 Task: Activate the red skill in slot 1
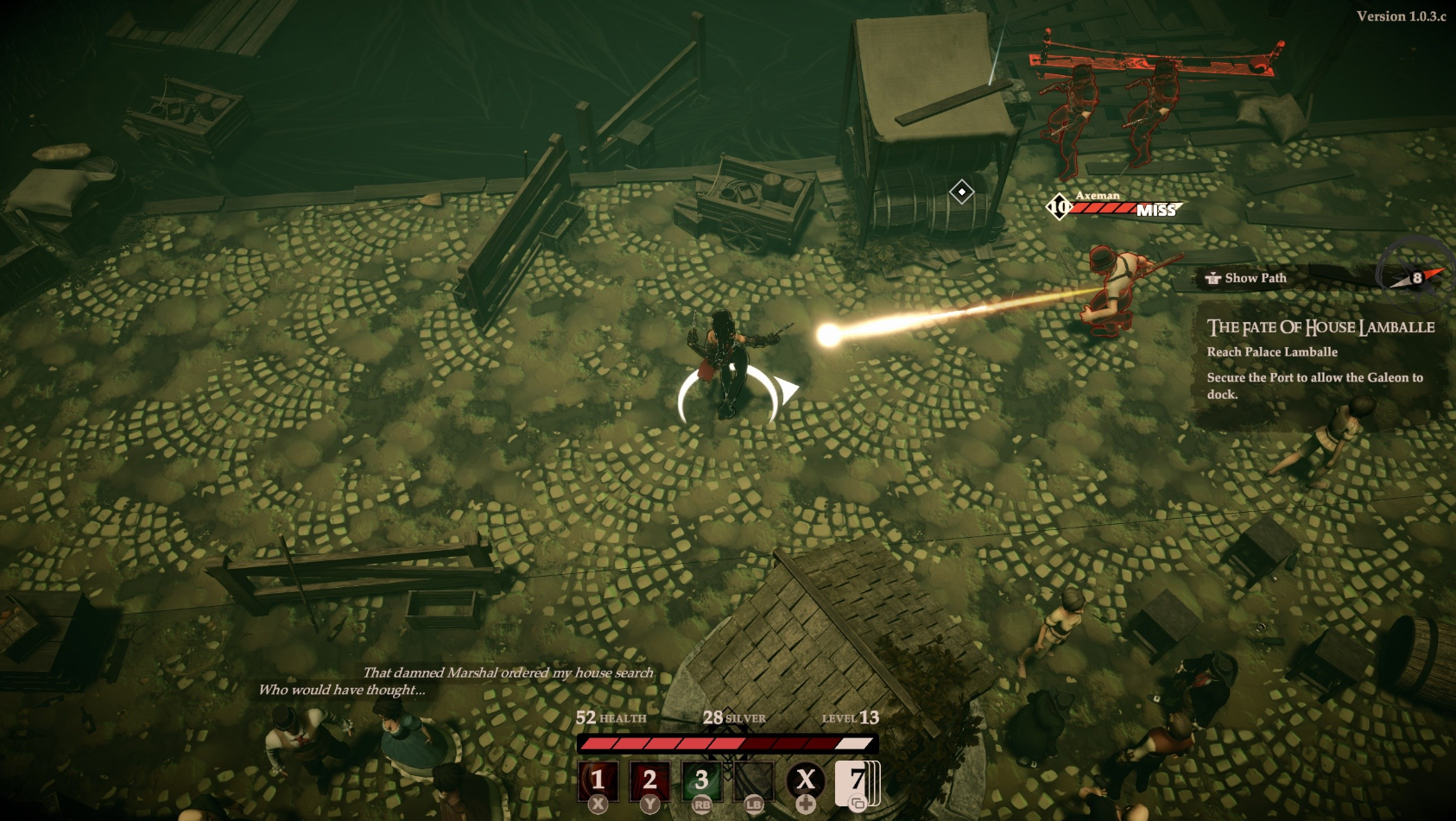pyautogui.click(x=598, y=780)
